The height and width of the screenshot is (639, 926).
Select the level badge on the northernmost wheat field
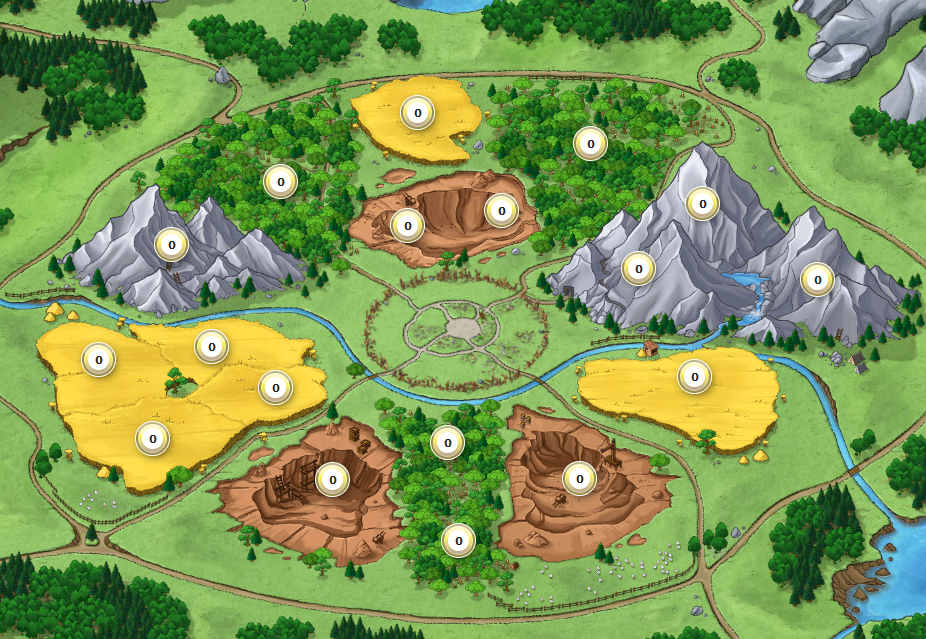click(x=417, y=112)
